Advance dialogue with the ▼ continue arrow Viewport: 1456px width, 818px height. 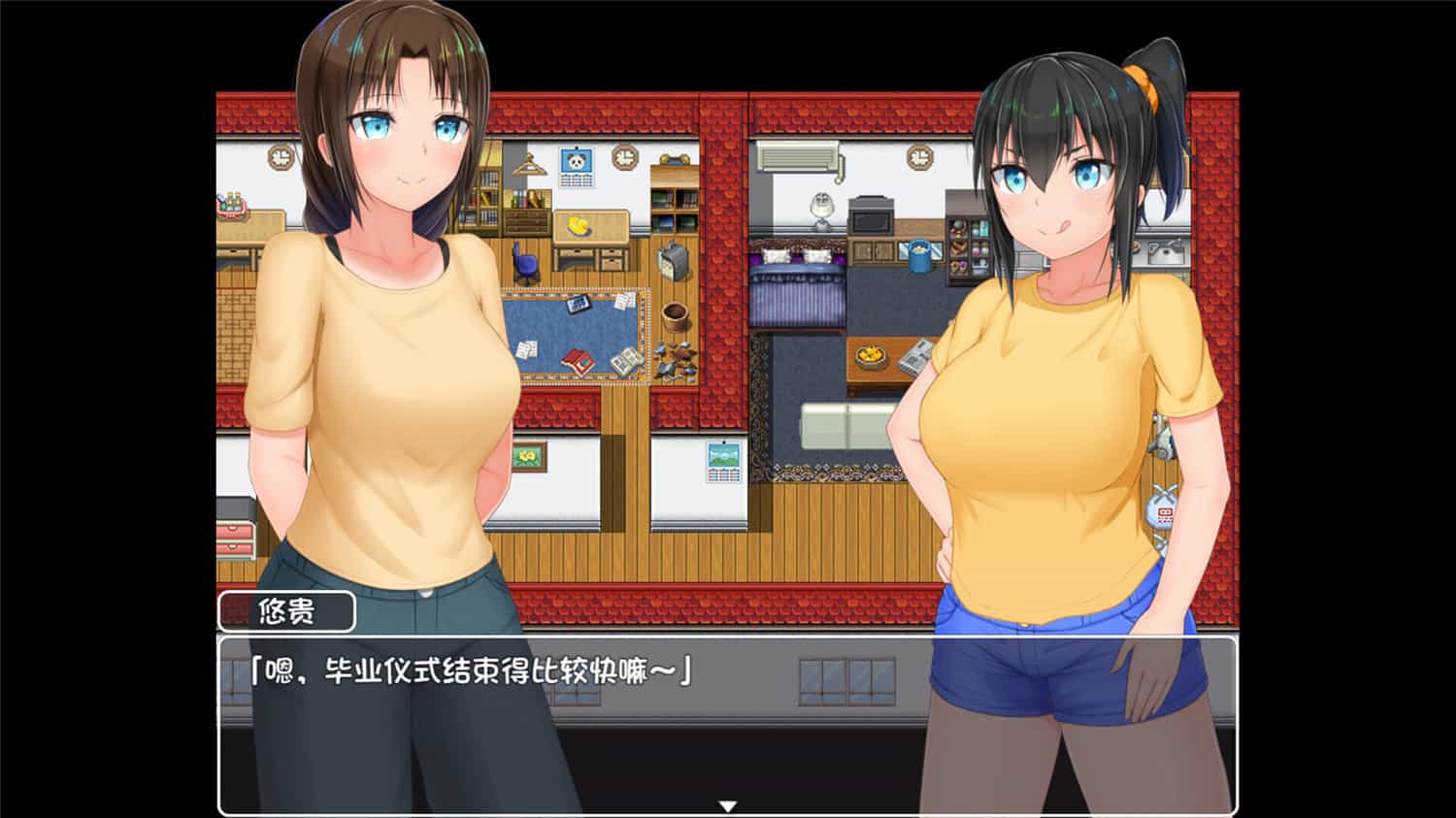[728, 804]
